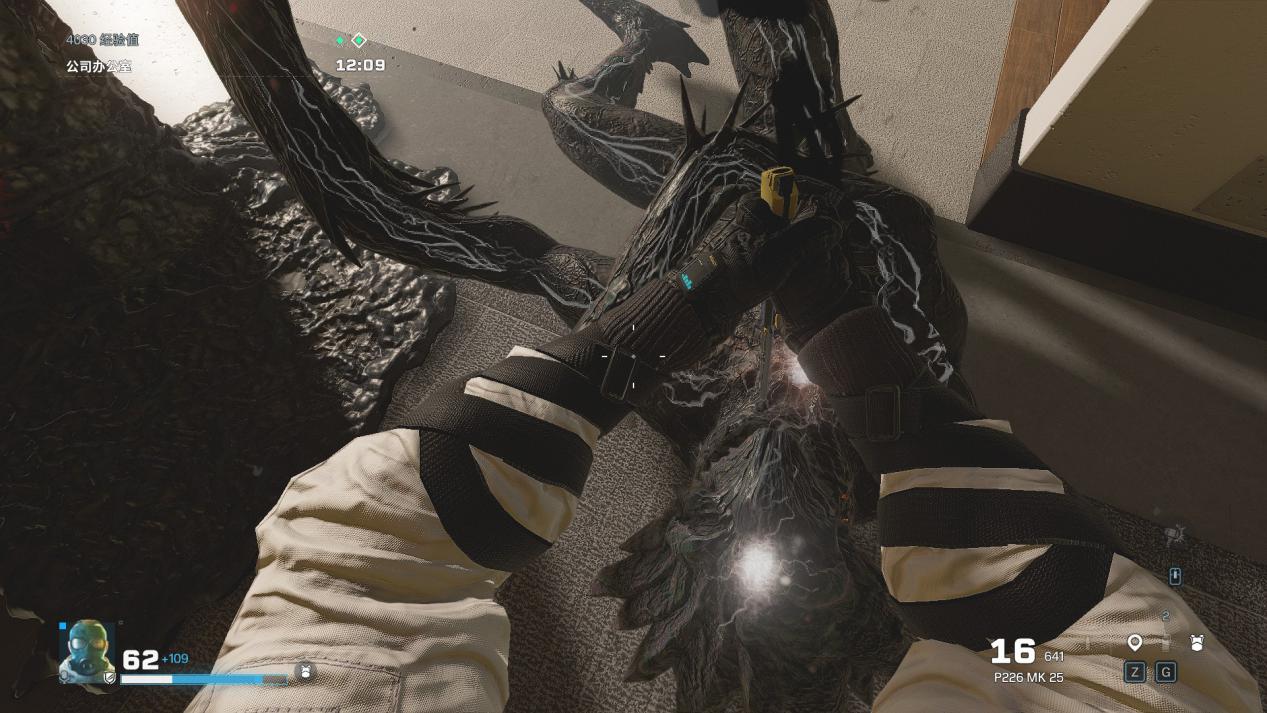1267x713 pixels.
Task: Click the outlined diamond objective marker
Action: pos(359,41)
